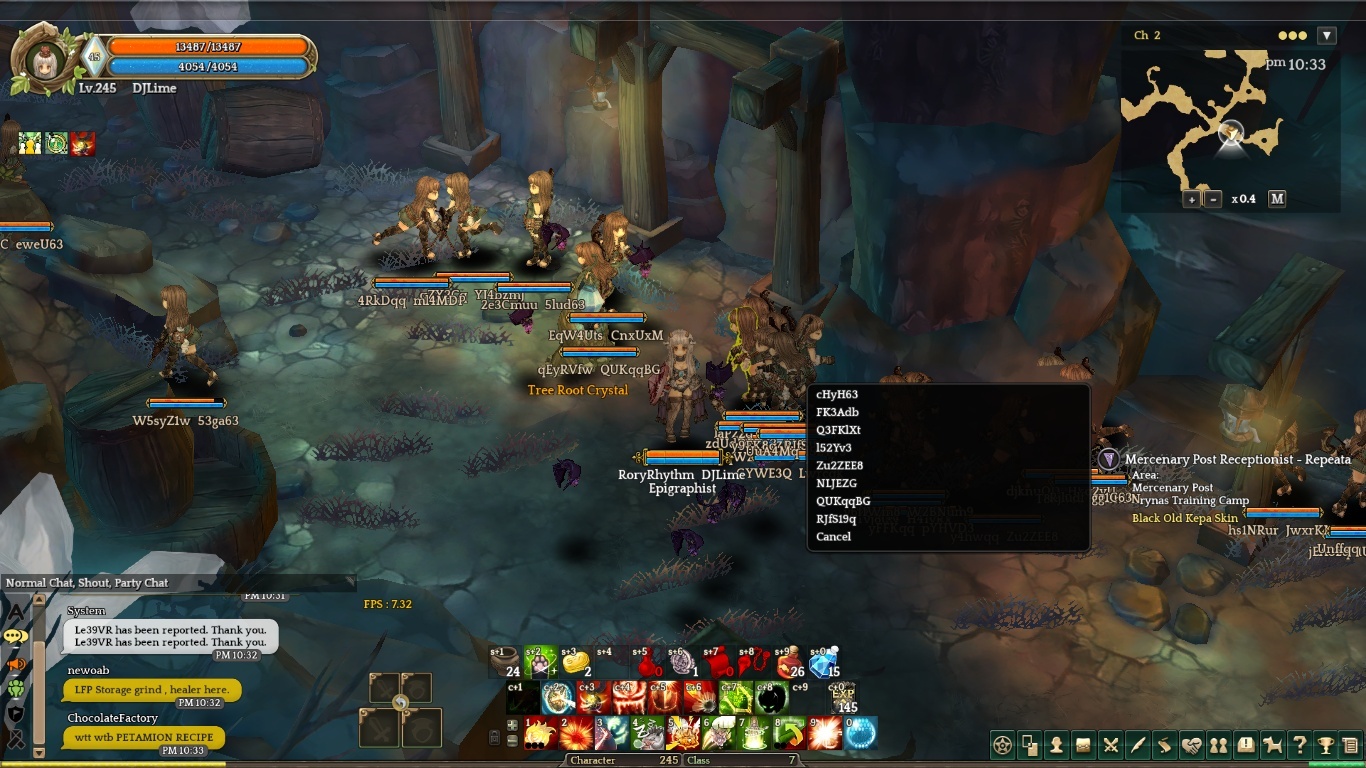Open the channel dropdown arrow
The image size is (1366, 768).
pyautogui.click(x=1327, y=36)
